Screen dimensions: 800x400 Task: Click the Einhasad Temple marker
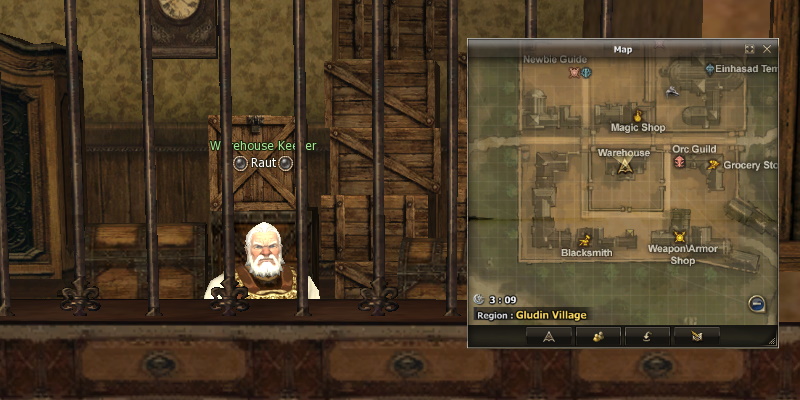click(x=710, y=69)
